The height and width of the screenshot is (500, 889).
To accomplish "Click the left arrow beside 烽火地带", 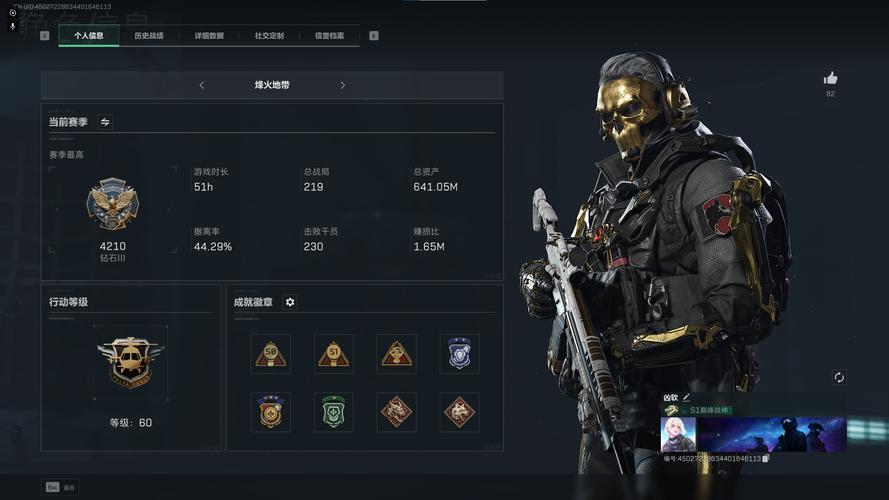I will tap(202, 85).
